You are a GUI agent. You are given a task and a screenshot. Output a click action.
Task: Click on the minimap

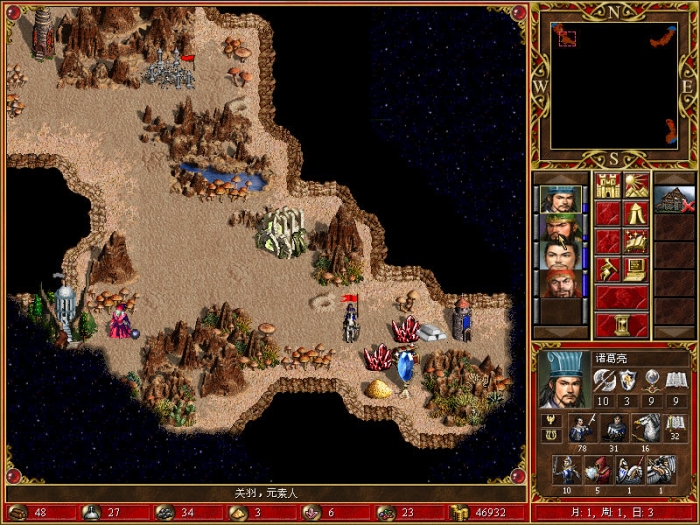click(x=611, y=84)
